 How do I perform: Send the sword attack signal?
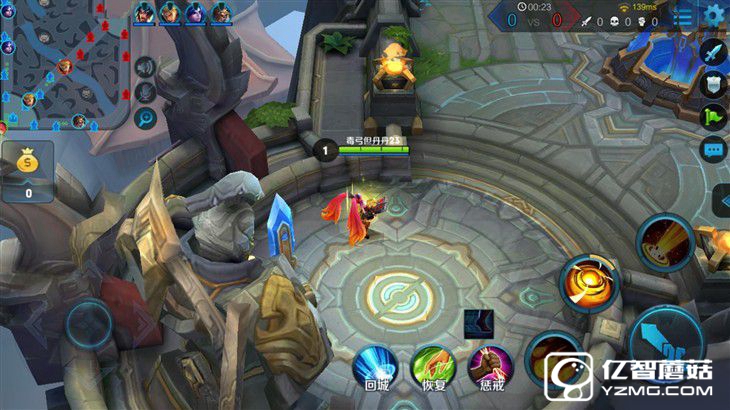coord(713,52)
